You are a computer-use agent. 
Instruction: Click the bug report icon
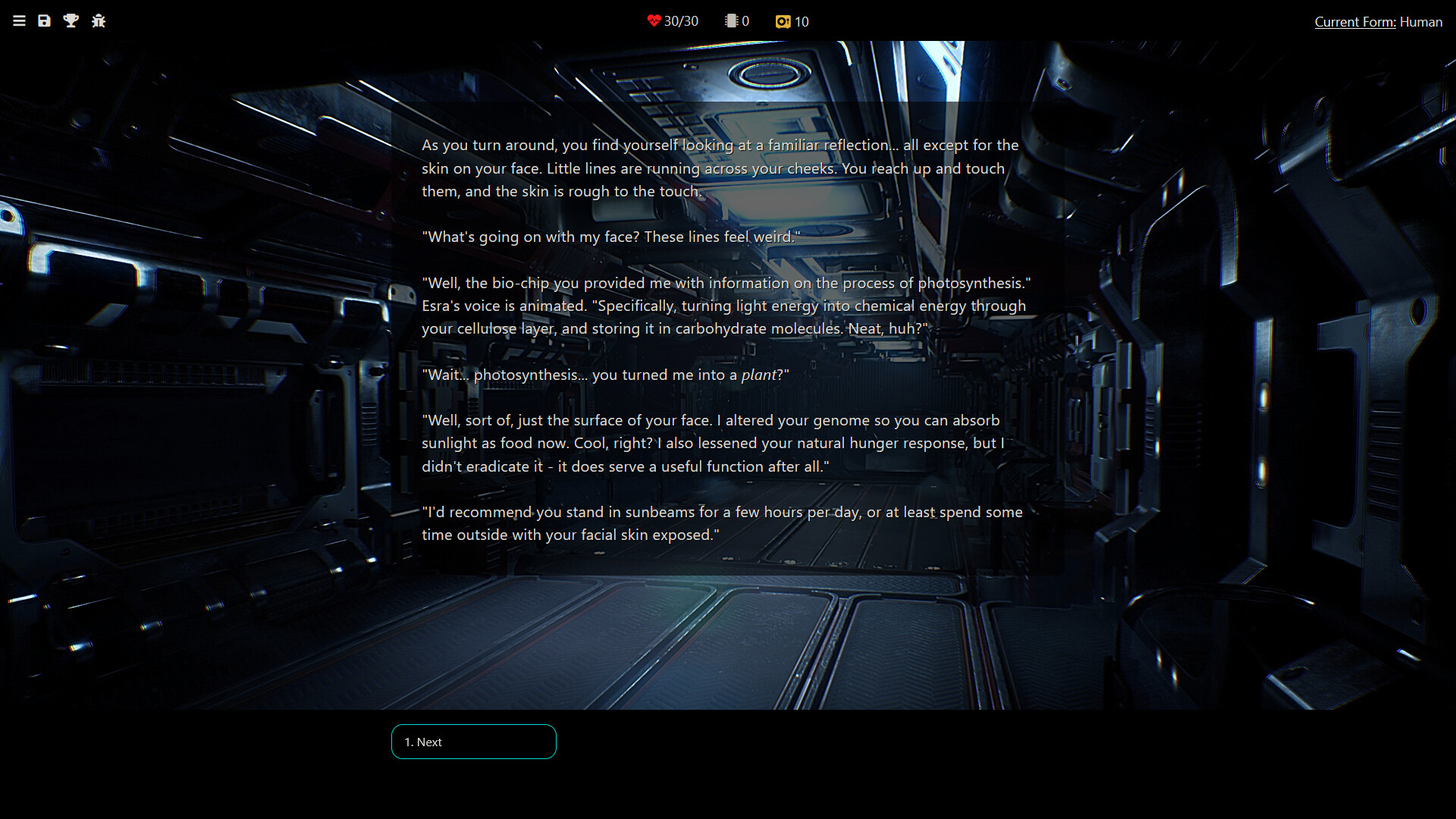(99, 21)
